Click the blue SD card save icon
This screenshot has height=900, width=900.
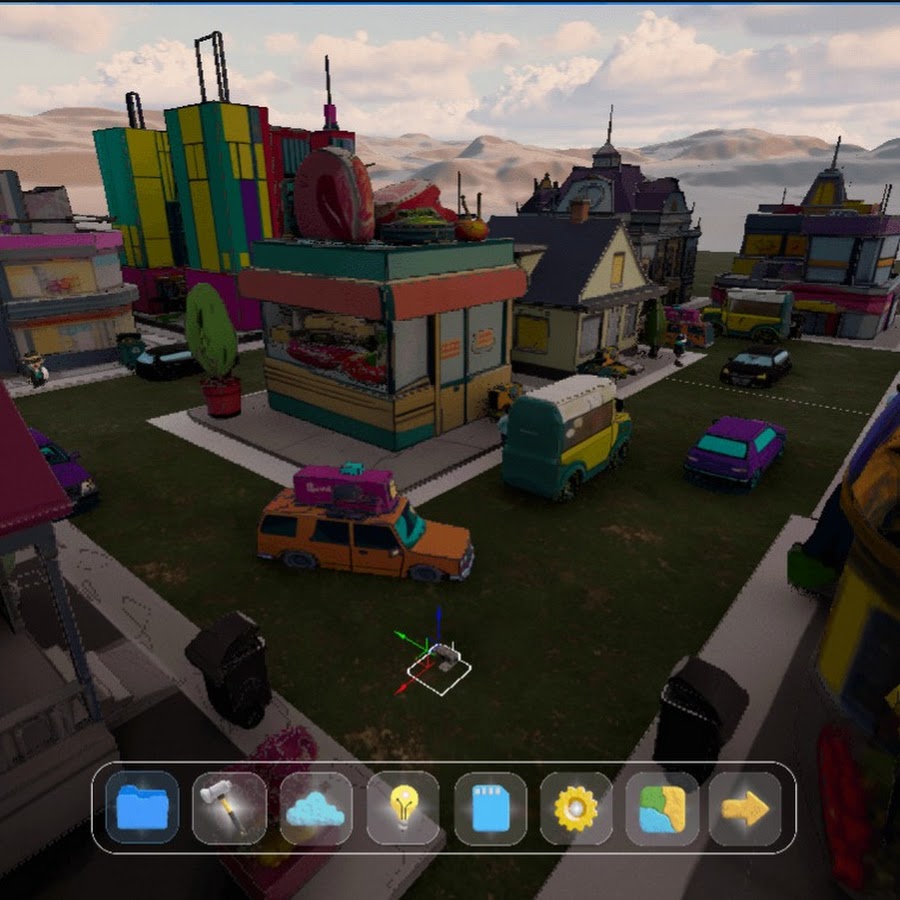[x=490, y=808]
